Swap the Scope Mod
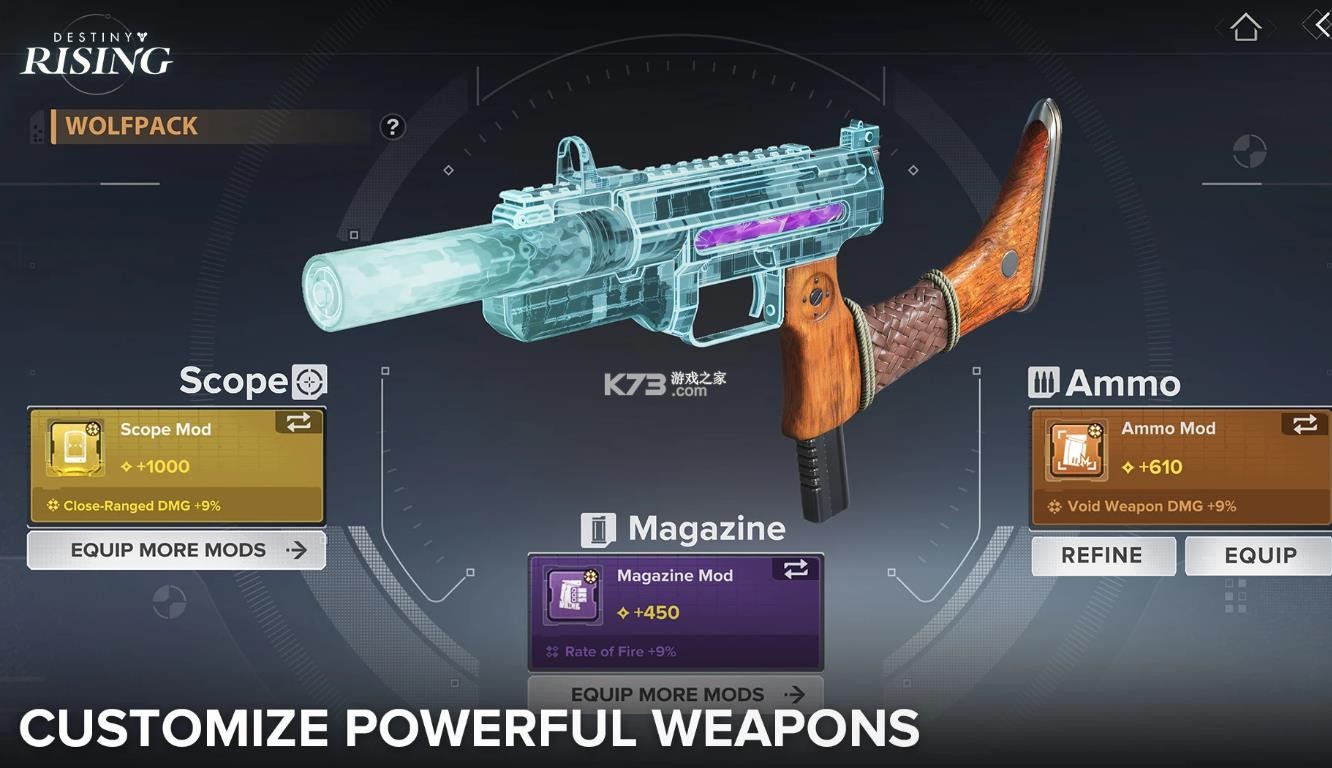 (299, 423)
